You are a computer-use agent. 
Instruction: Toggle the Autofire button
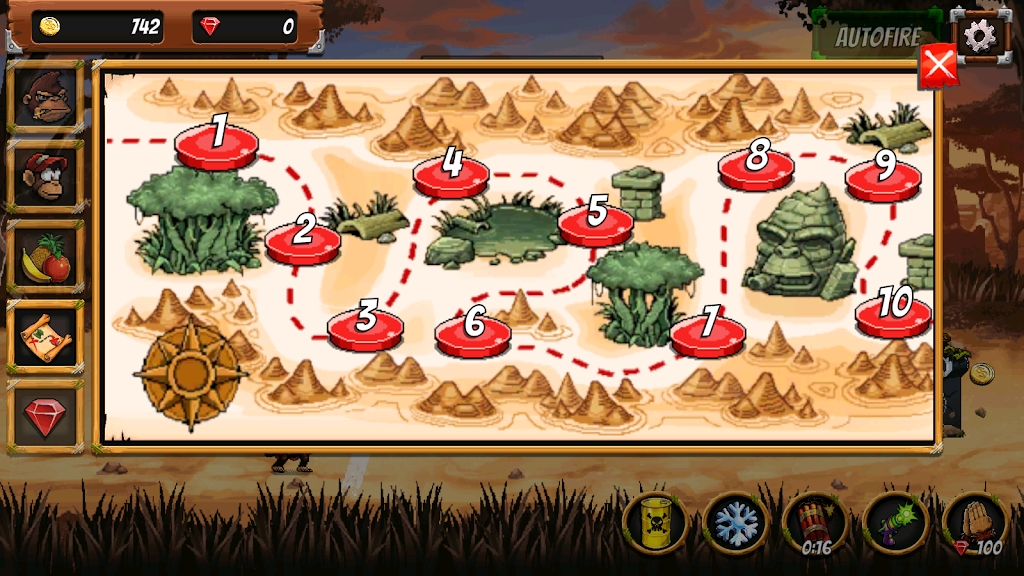tap(877, 36)
